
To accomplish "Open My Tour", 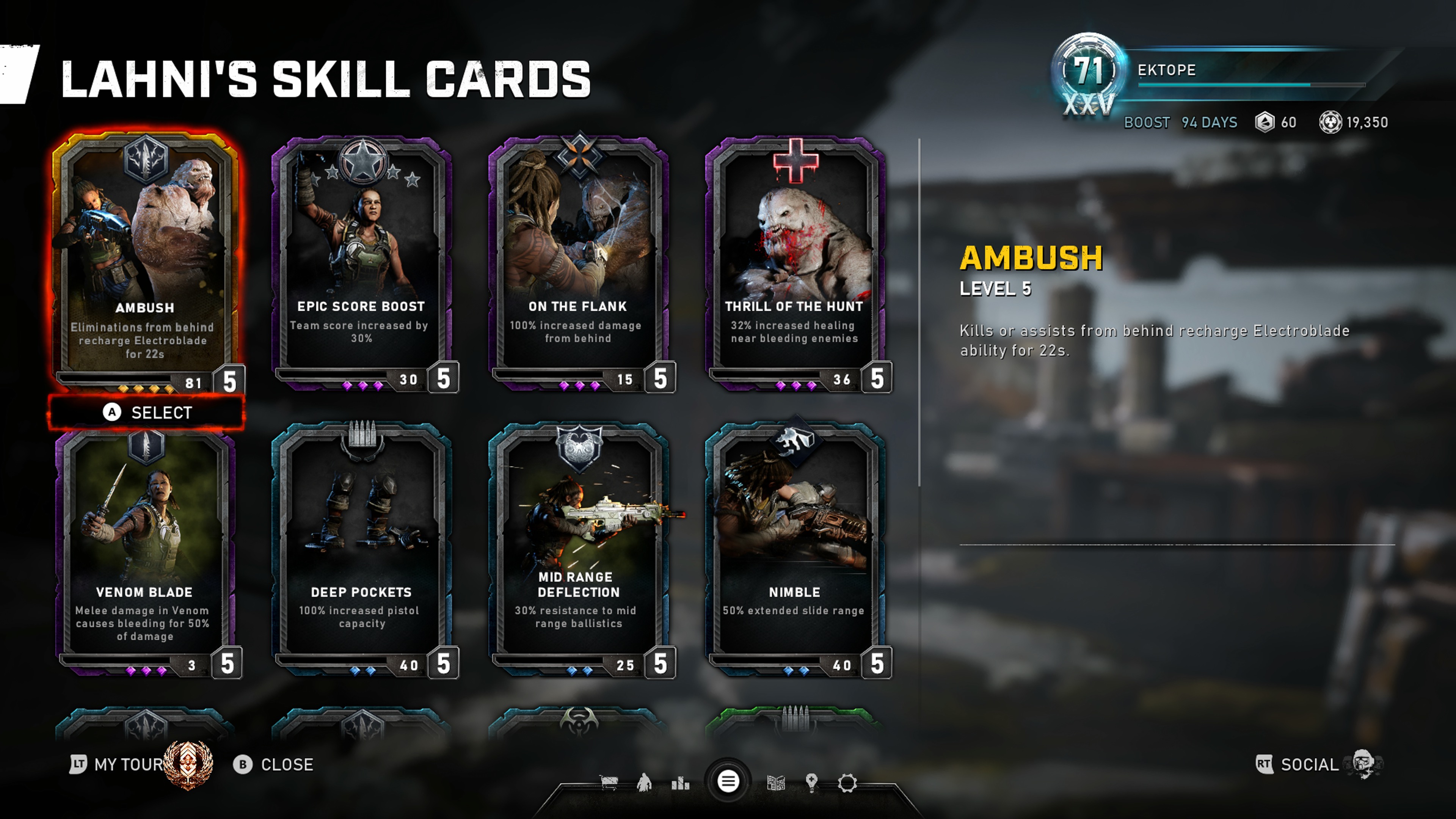I will 119,764.
